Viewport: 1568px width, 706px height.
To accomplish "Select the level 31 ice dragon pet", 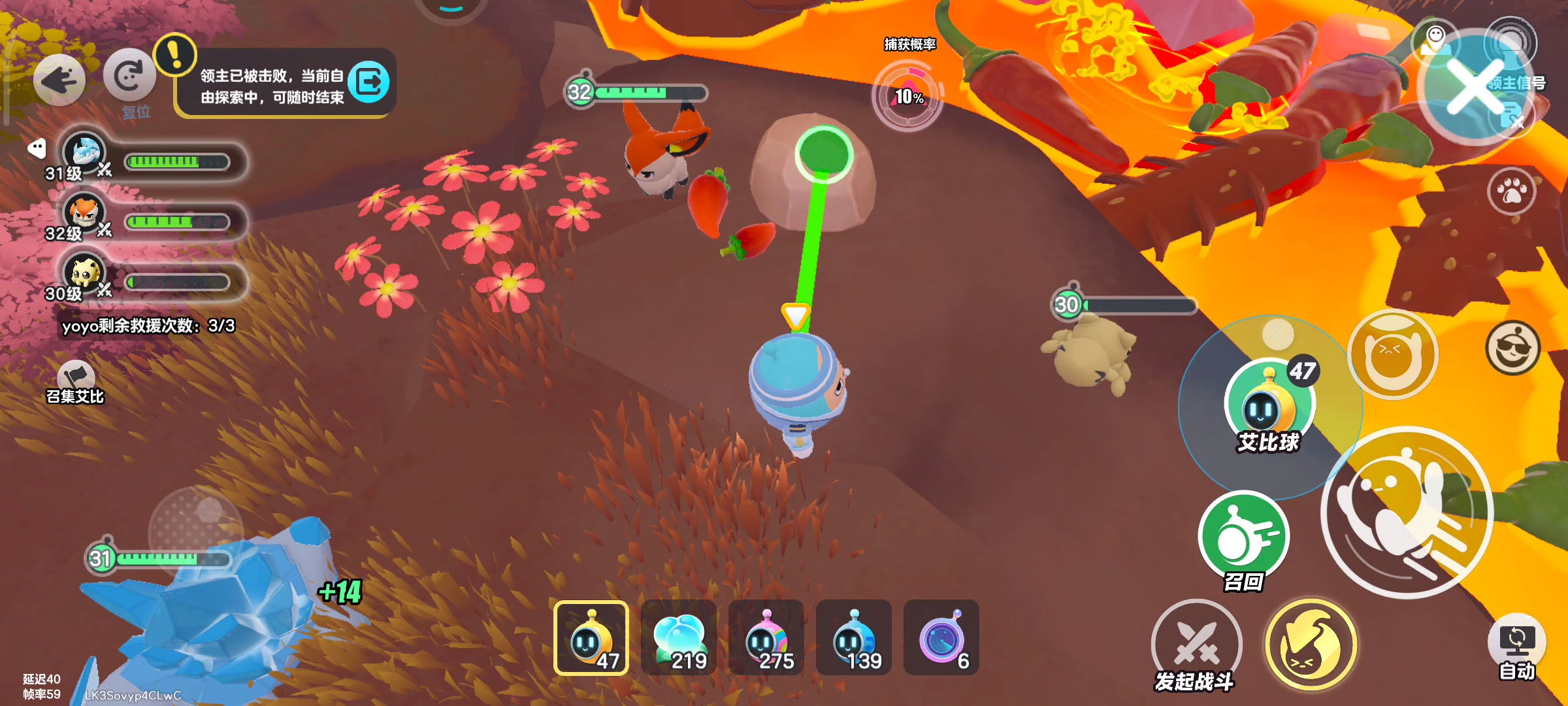I will tap(85, 152).
